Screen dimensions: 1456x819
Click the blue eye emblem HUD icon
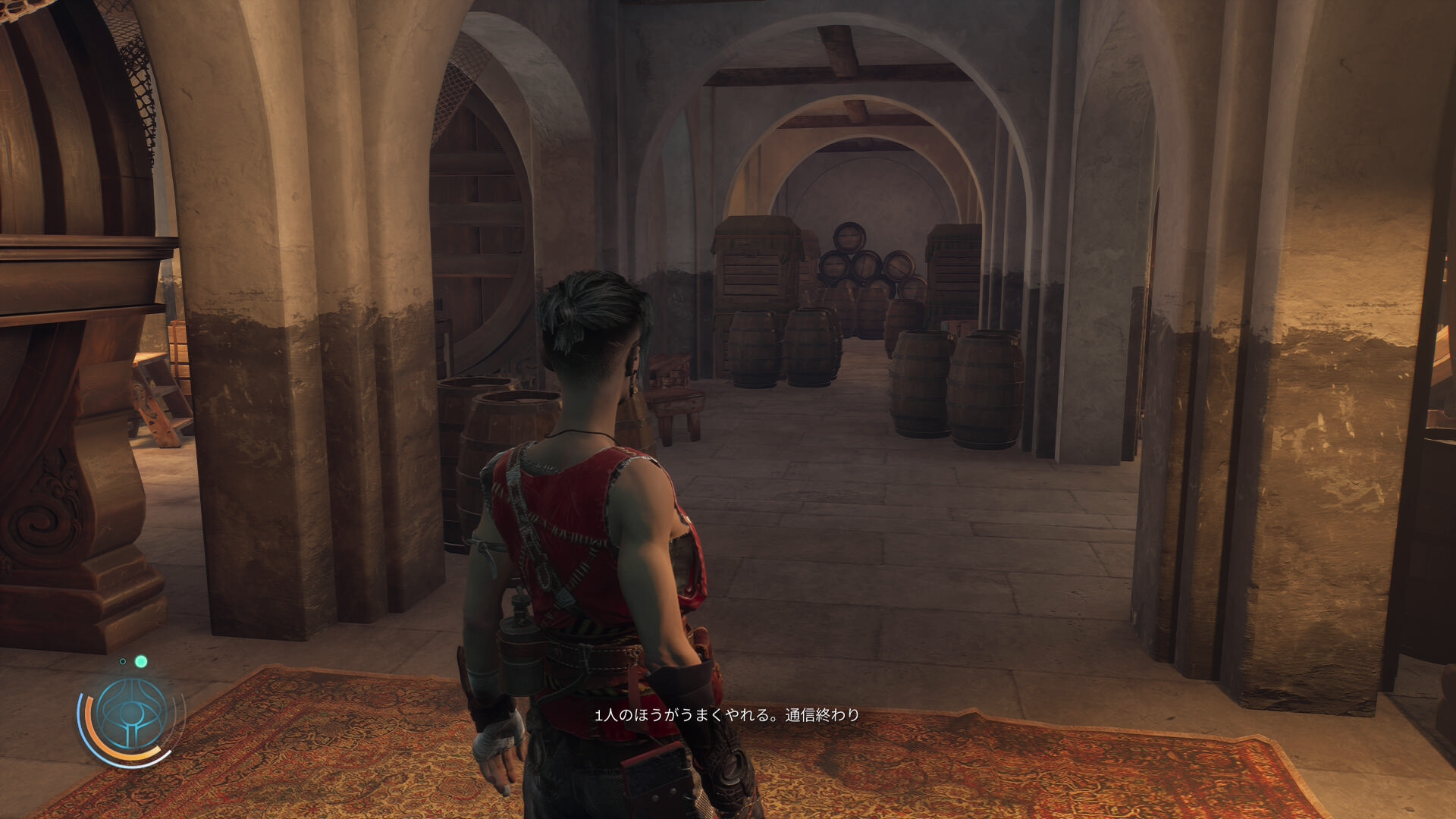tap(132, 714)
